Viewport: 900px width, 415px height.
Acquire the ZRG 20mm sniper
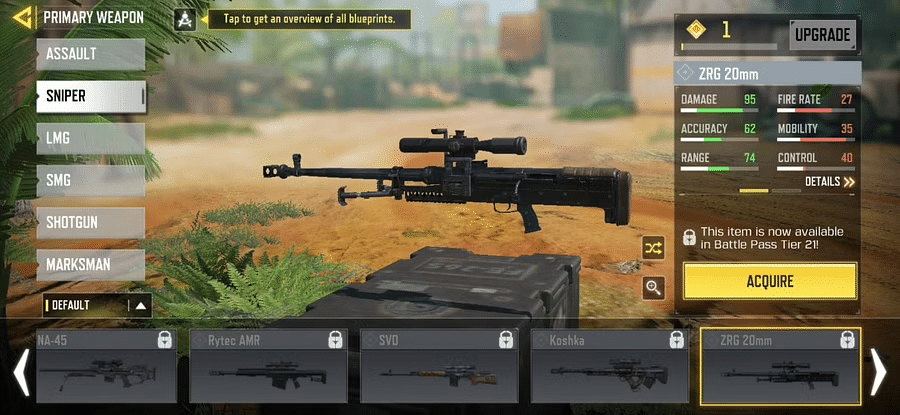[x=770, y=281]
